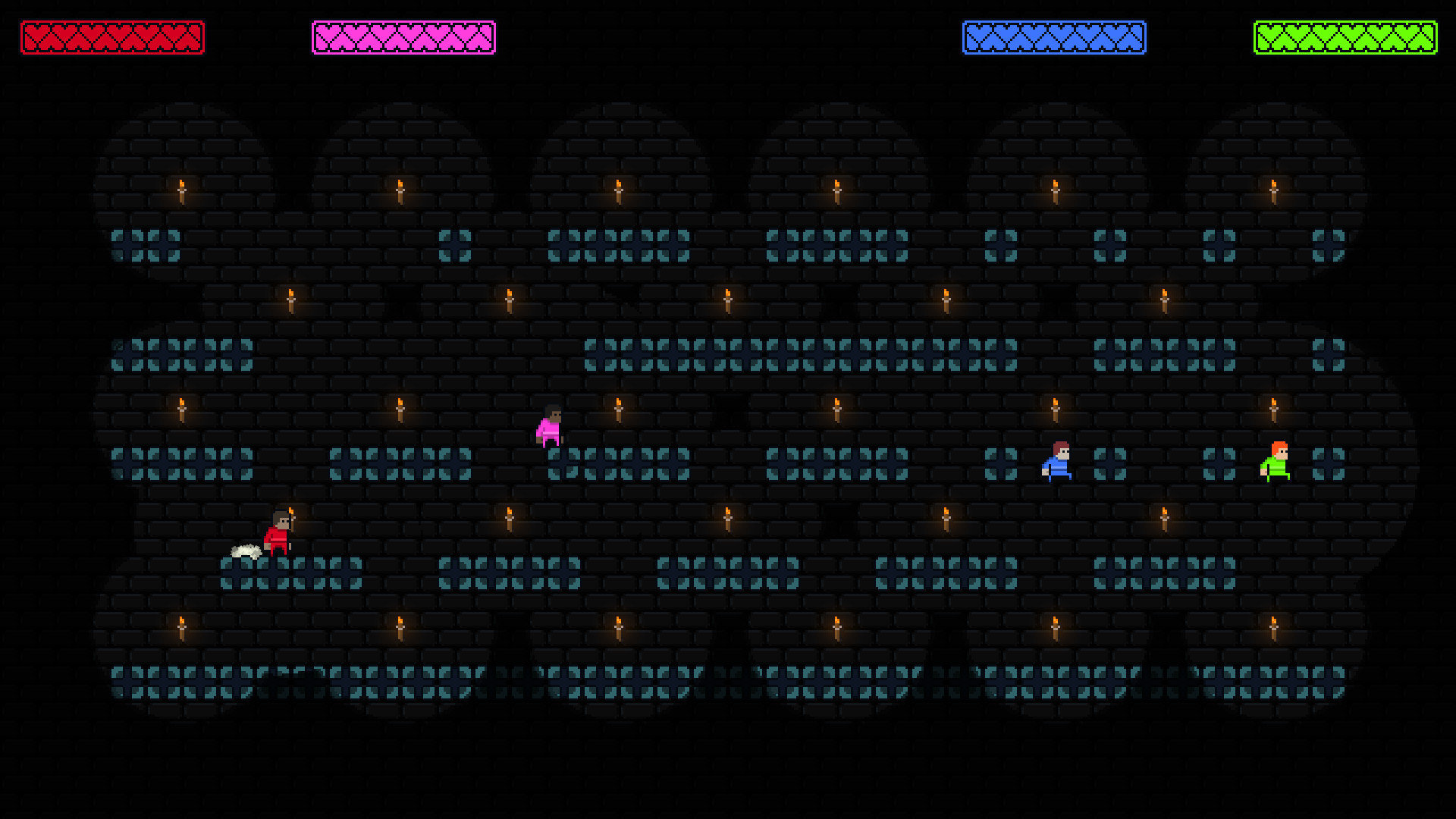Click the pink-shirted character on the upper platform
The width and height of the screenshot is (1456, 819).
tap(551, 427)
